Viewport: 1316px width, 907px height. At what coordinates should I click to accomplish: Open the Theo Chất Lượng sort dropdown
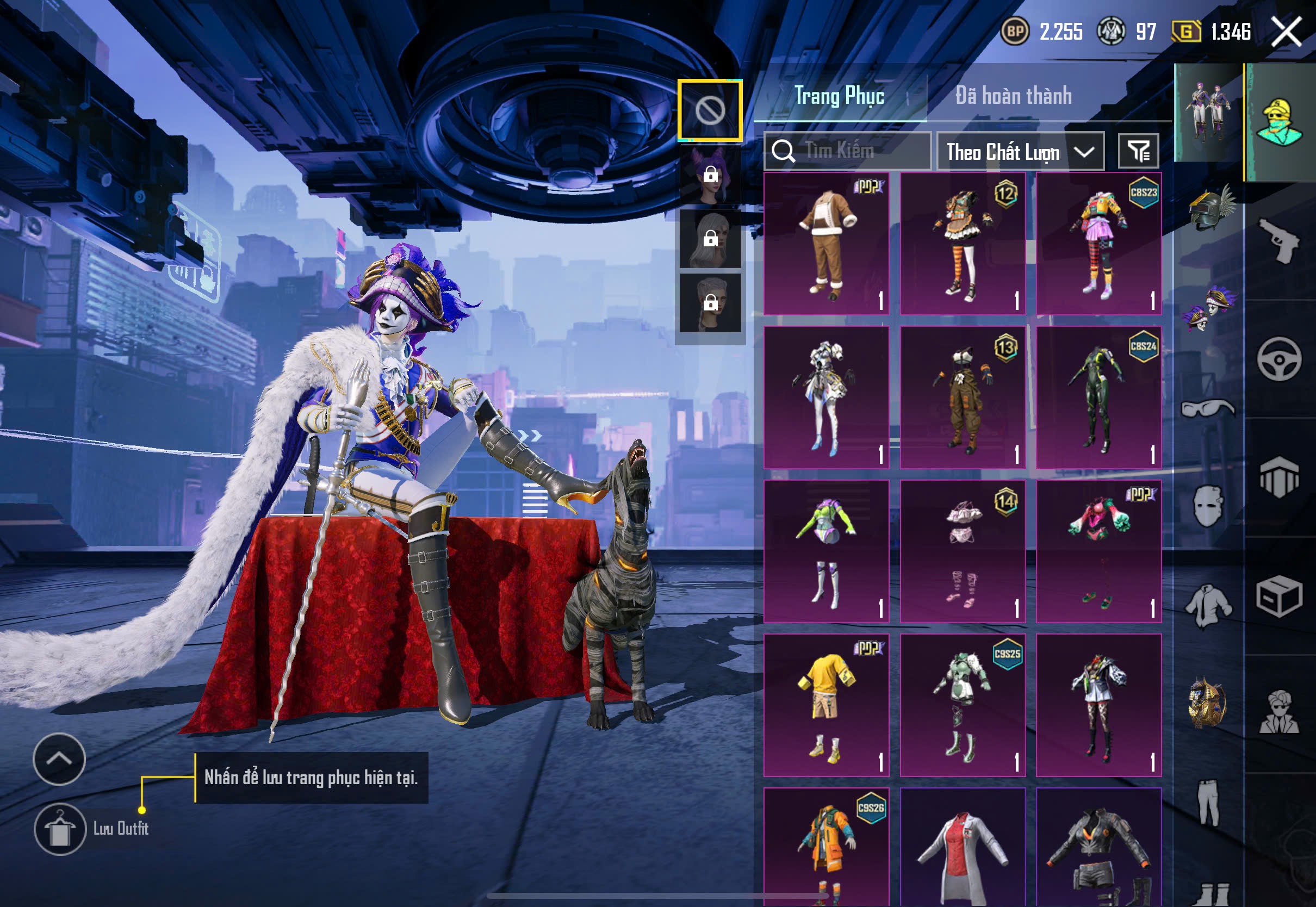1020,152
